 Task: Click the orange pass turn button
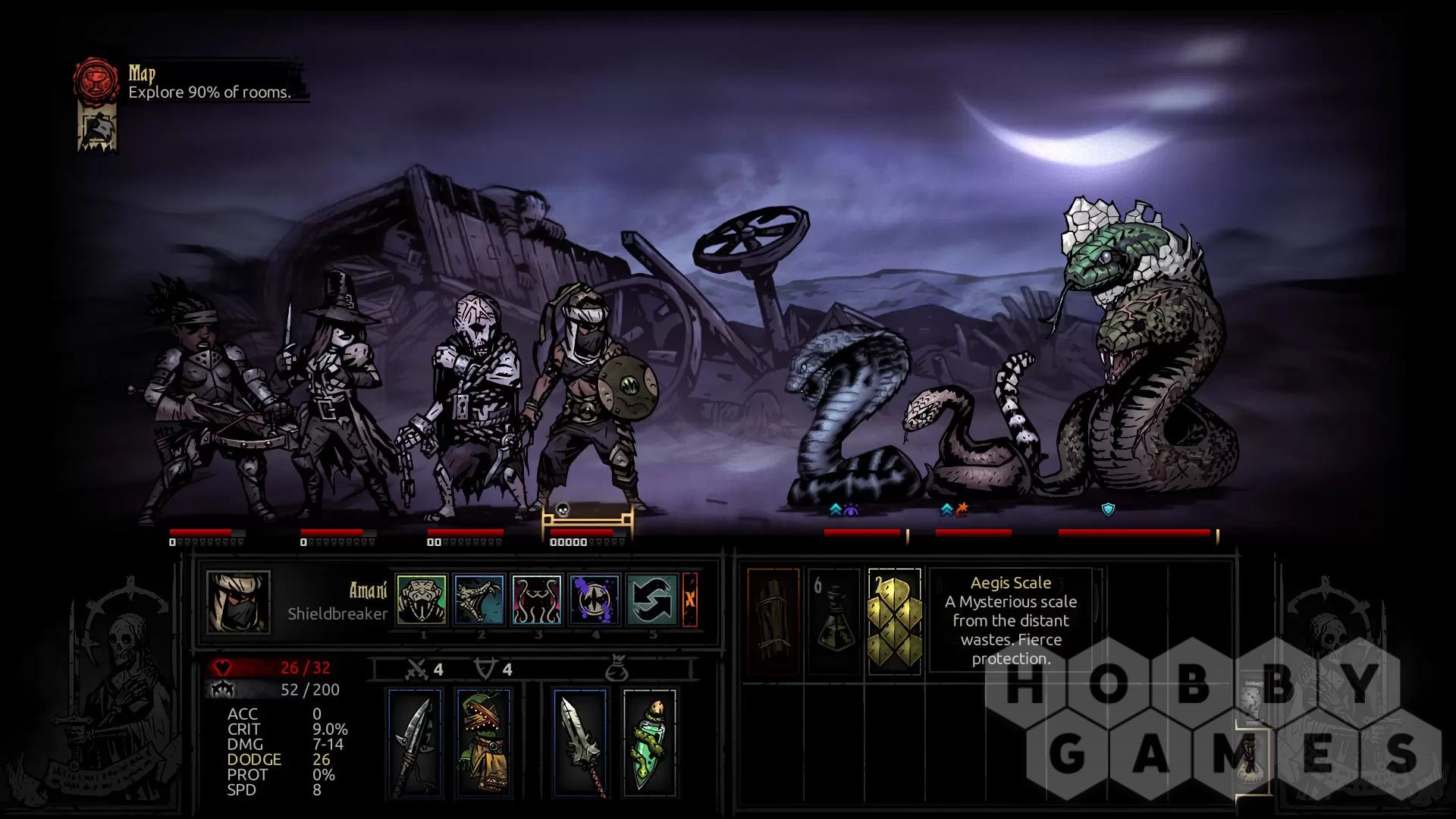[690, 599]
